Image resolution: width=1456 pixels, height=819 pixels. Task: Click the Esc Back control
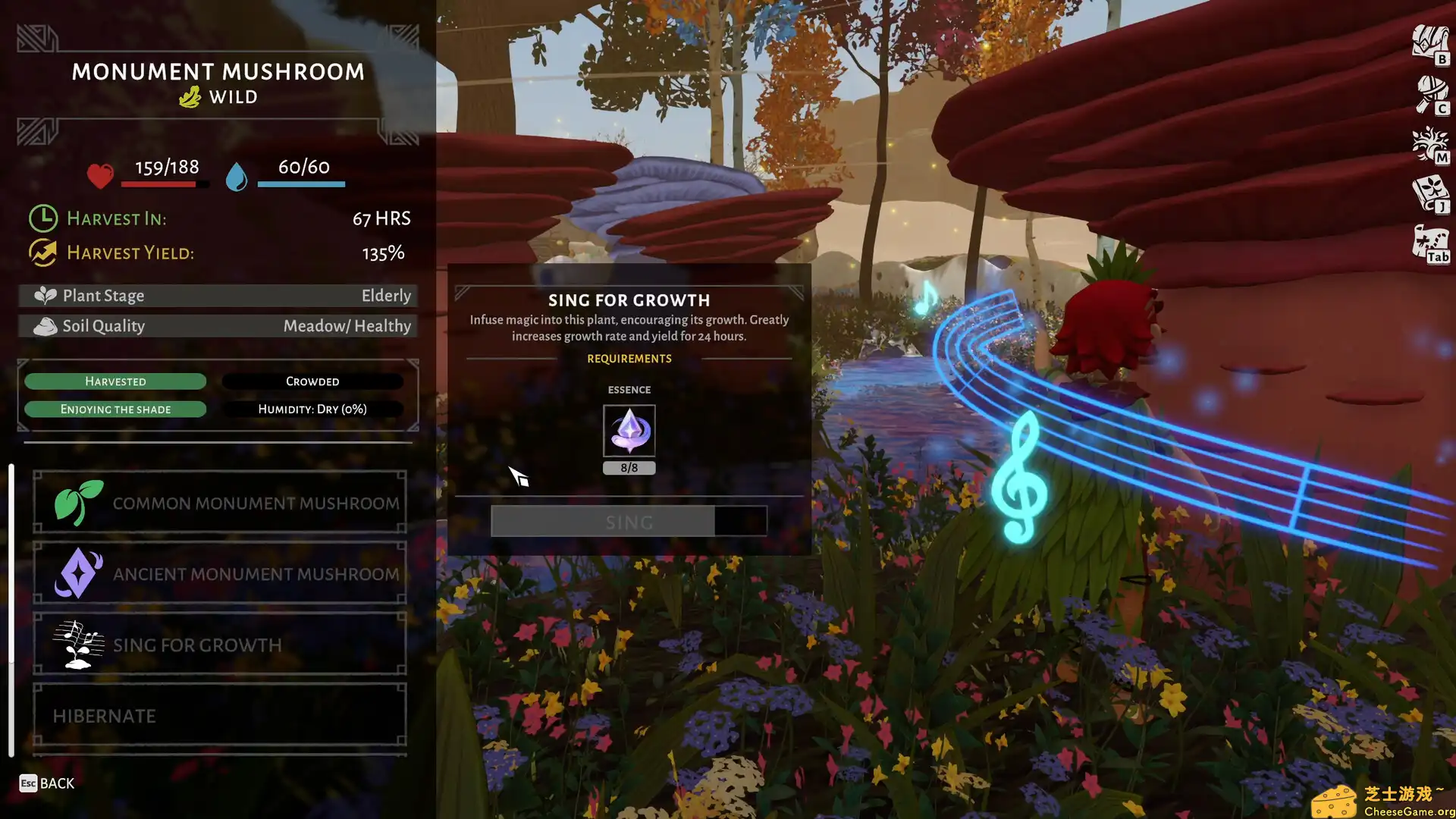(x=45, y=783)
